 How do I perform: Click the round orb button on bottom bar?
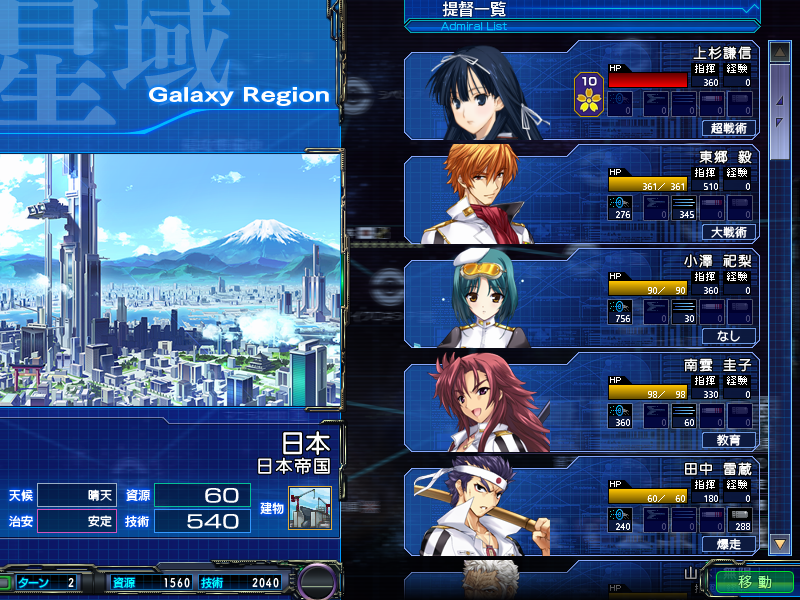click(x=319, y=582)
